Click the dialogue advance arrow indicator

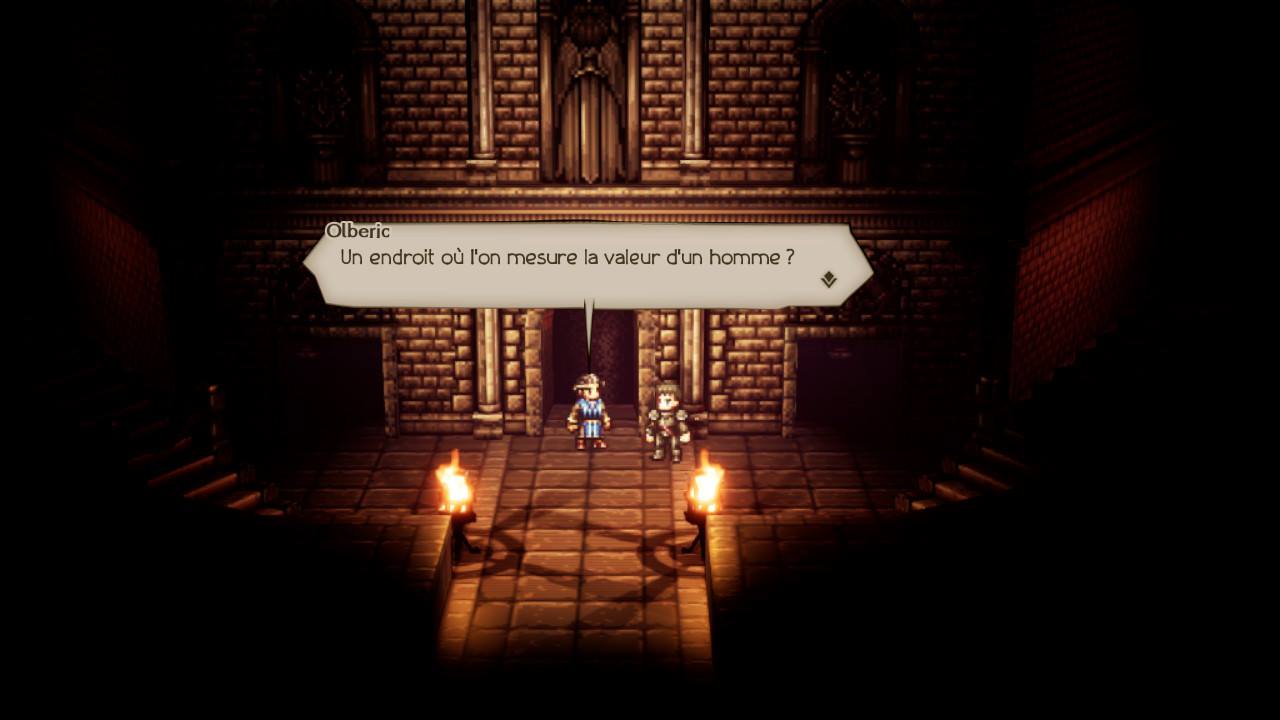827,281
